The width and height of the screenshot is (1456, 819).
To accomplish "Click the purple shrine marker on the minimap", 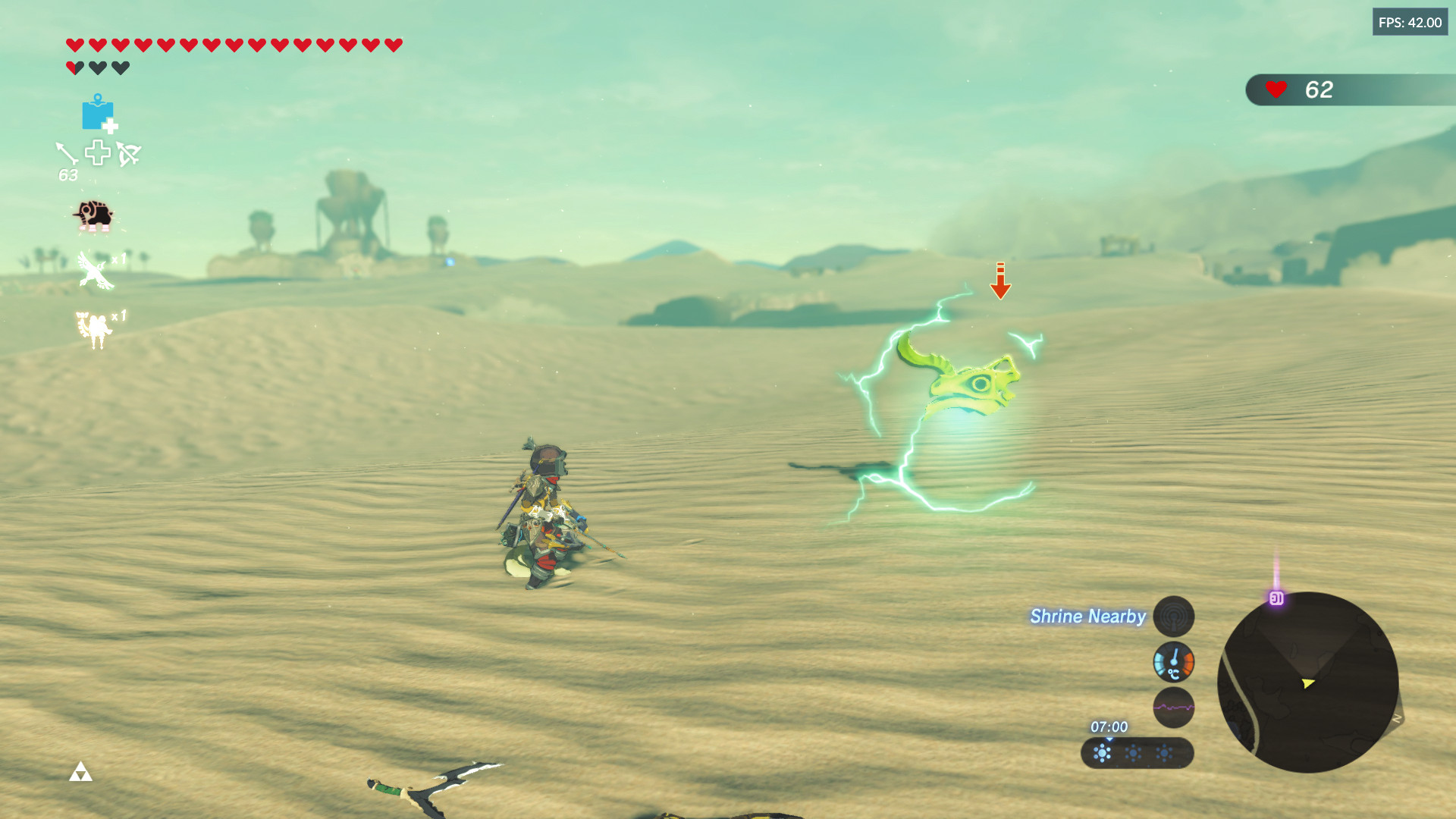I will 1276,599.
